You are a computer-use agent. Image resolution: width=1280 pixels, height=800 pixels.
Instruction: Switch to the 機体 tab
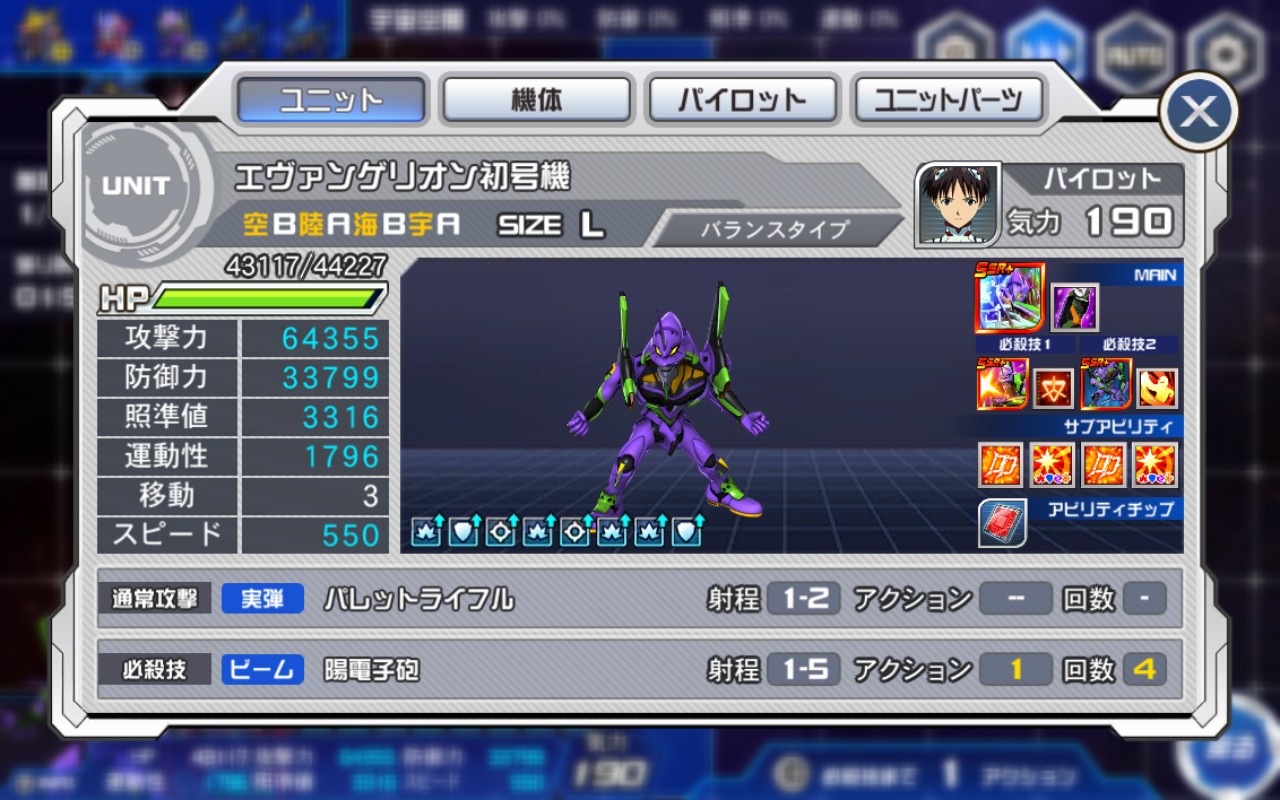point(537,100)
